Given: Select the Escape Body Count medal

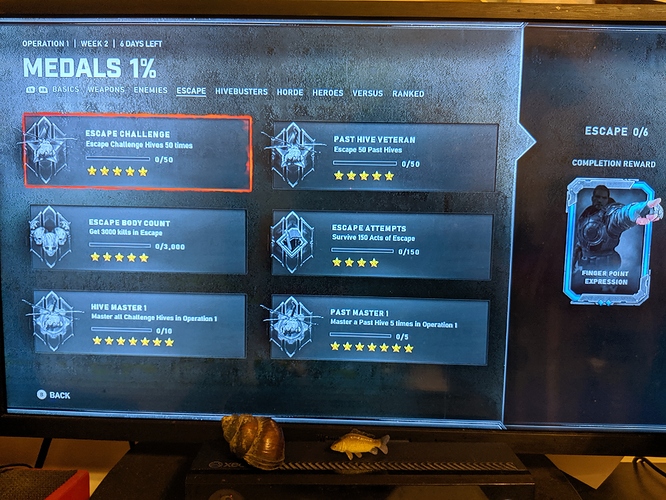Looking at the screenshot, I should pyautogui.click(x=138, y=240).
